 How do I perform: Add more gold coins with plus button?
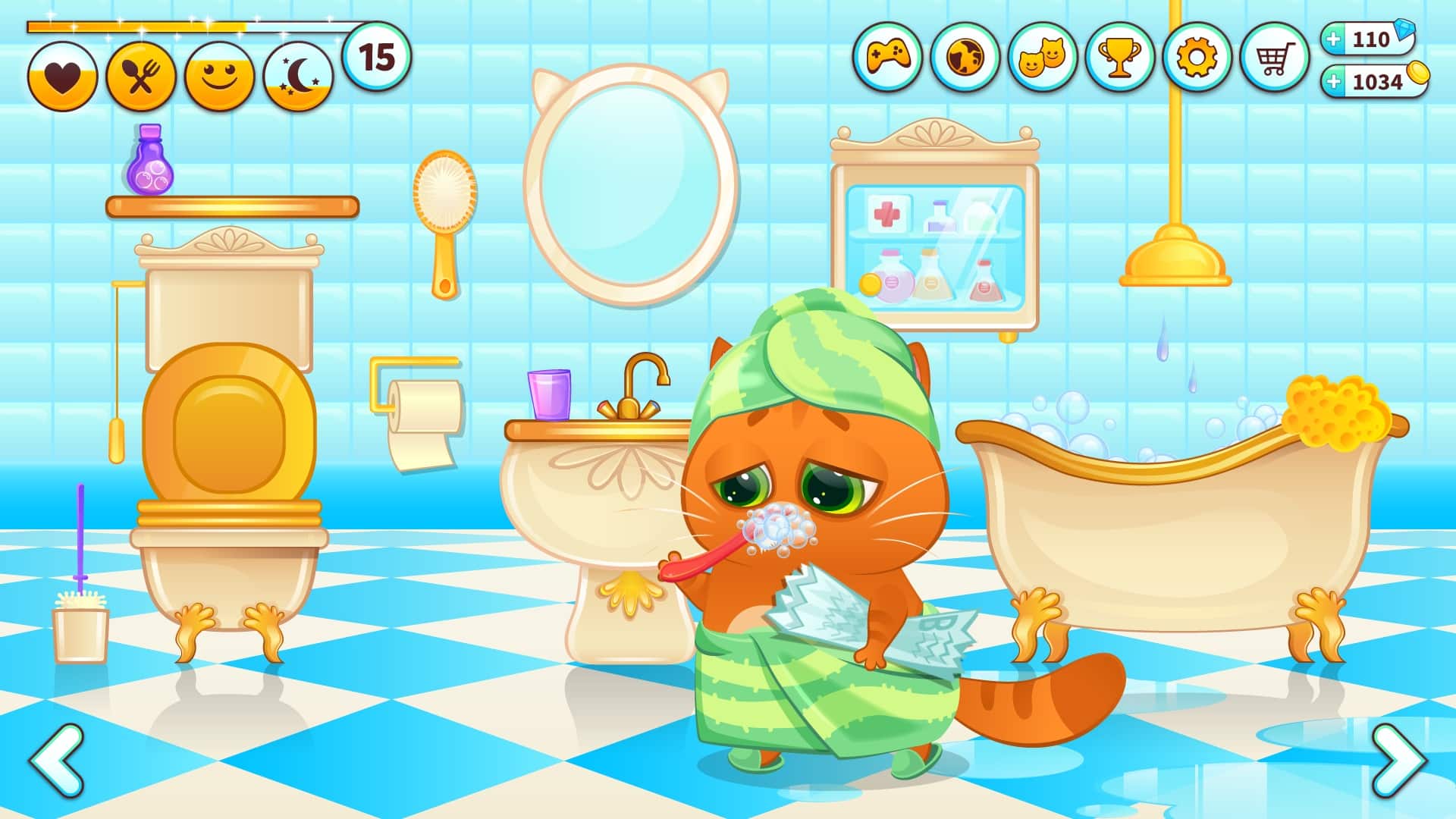pos(1334,81)
